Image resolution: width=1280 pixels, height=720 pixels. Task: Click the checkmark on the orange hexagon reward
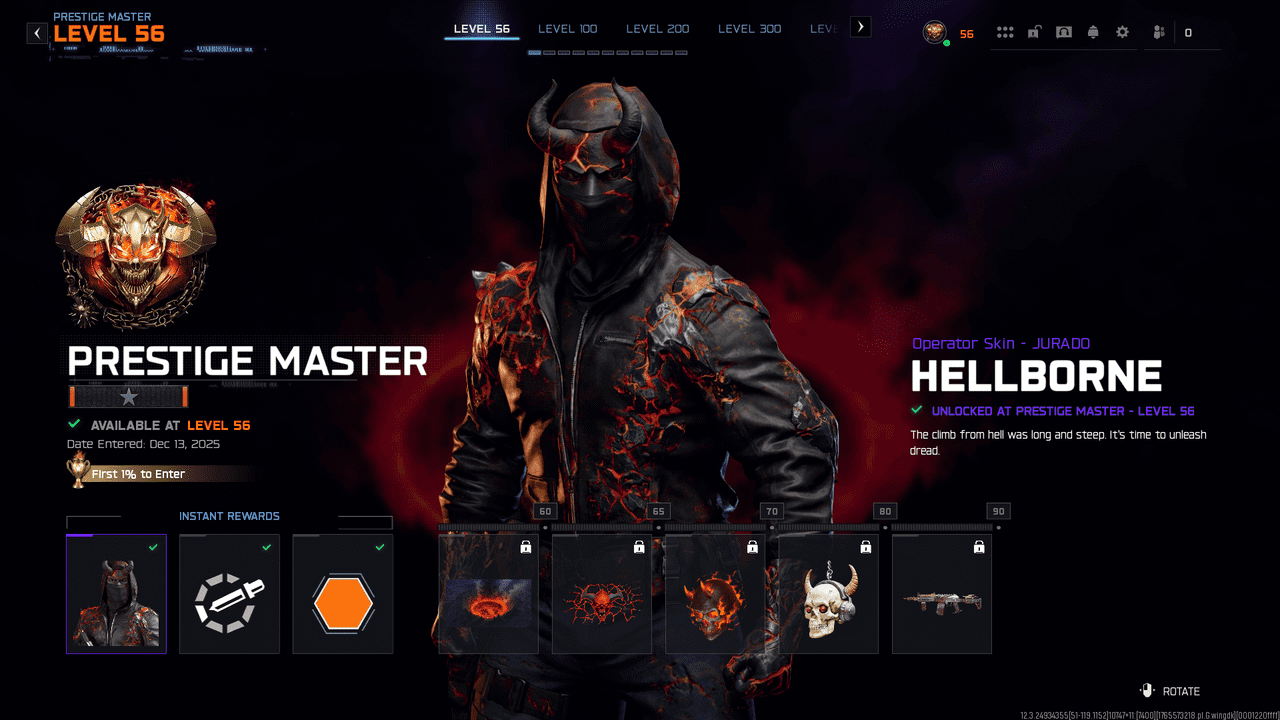[379, 548]
